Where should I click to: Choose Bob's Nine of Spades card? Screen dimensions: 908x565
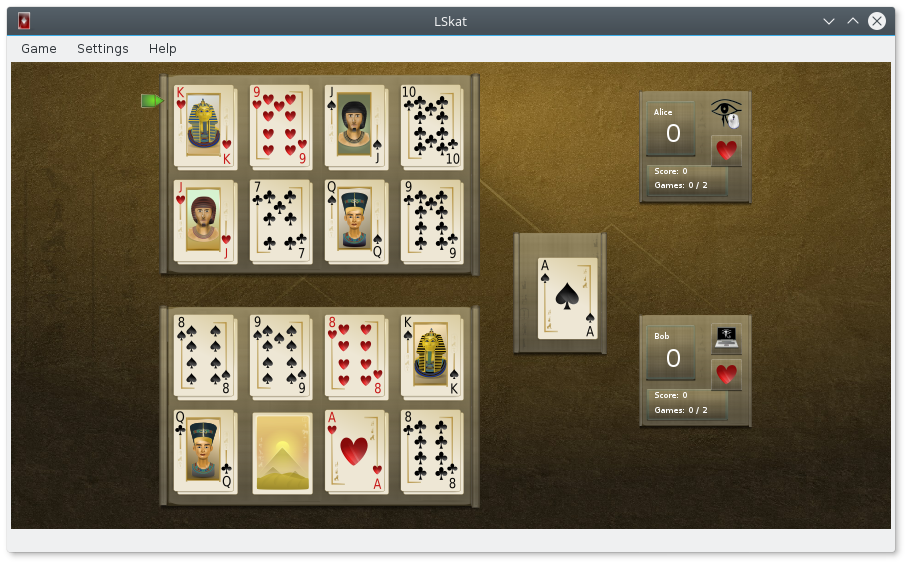pos(280,357)
